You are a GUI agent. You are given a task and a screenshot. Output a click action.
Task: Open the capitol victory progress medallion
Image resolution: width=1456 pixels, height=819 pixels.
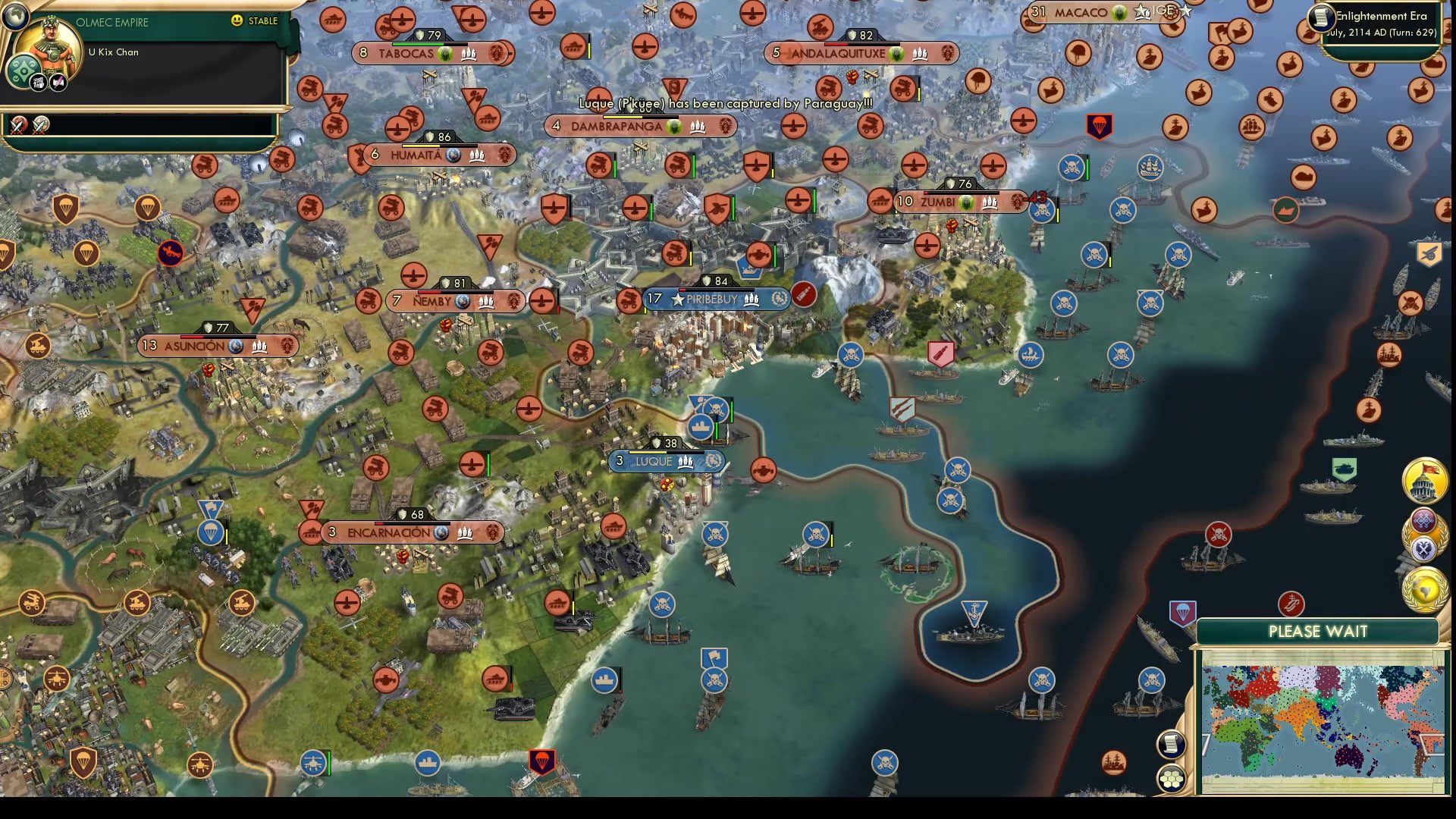pos(1424,482)
